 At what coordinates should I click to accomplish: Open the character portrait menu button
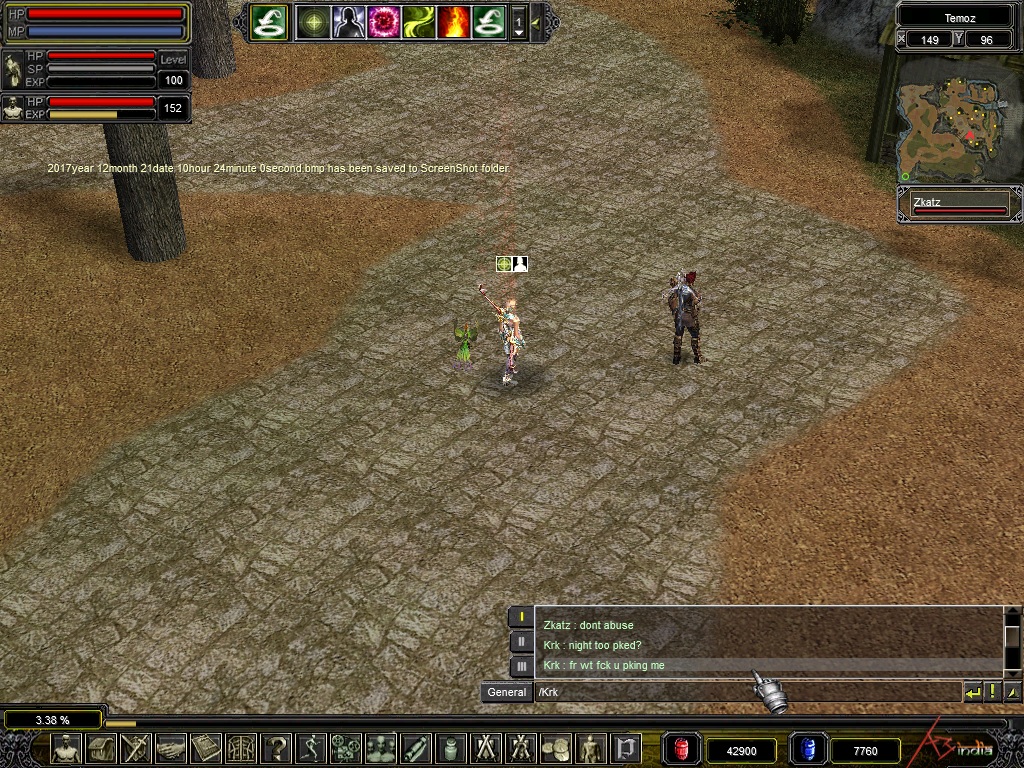[66, 748]
